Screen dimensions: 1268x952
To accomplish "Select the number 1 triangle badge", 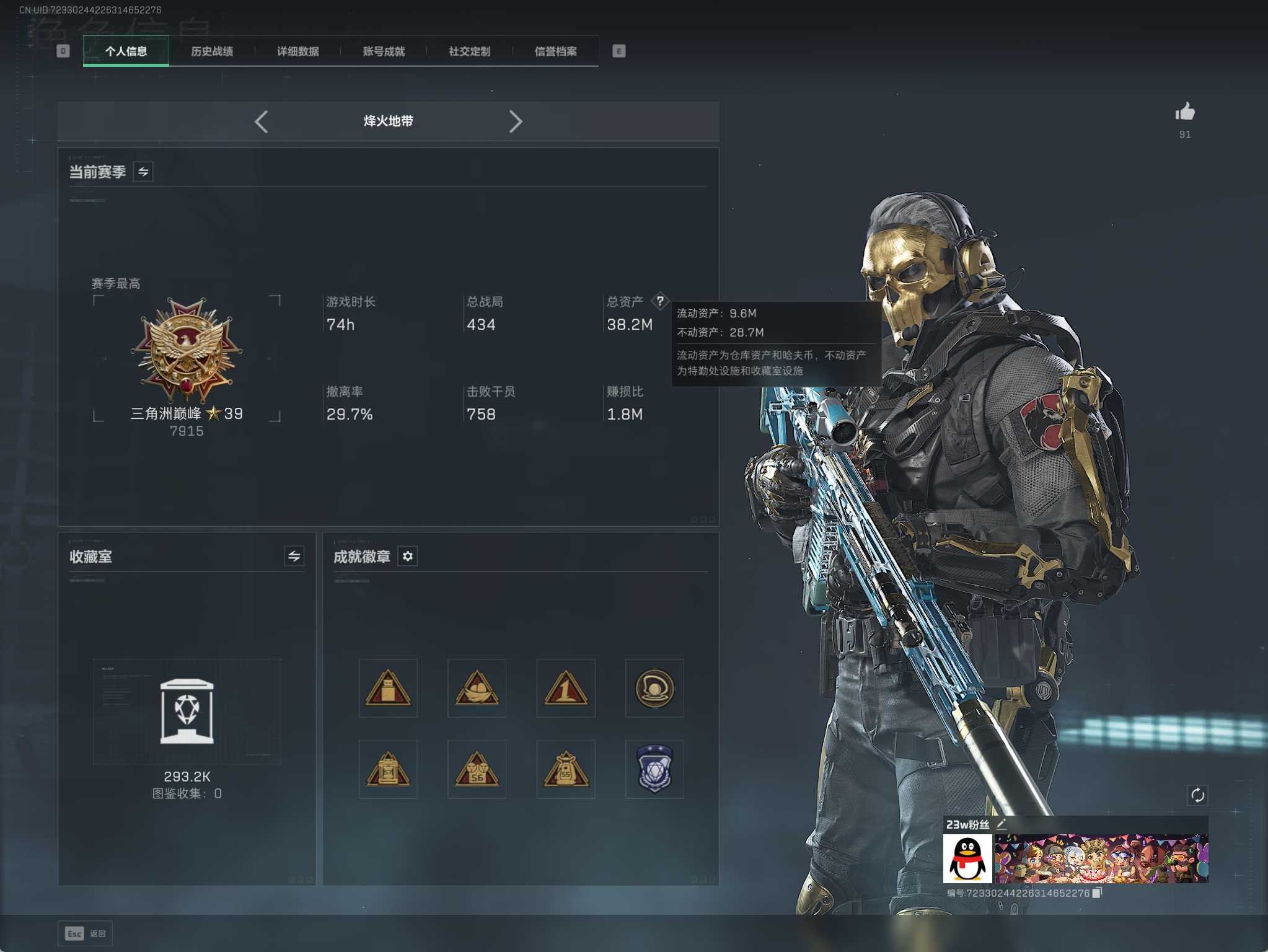I will click(565, 688).
